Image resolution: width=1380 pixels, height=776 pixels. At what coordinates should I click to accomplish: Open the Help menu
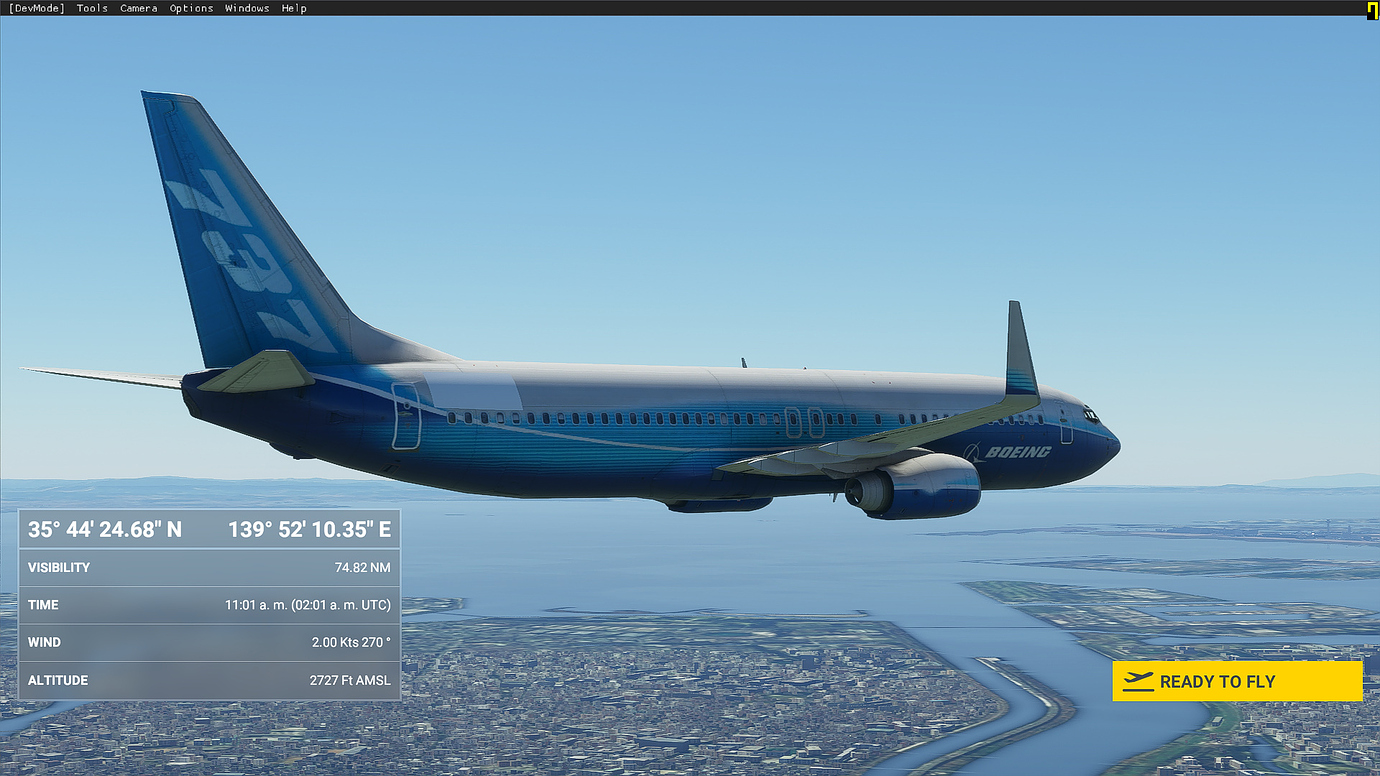click(294, 8)
